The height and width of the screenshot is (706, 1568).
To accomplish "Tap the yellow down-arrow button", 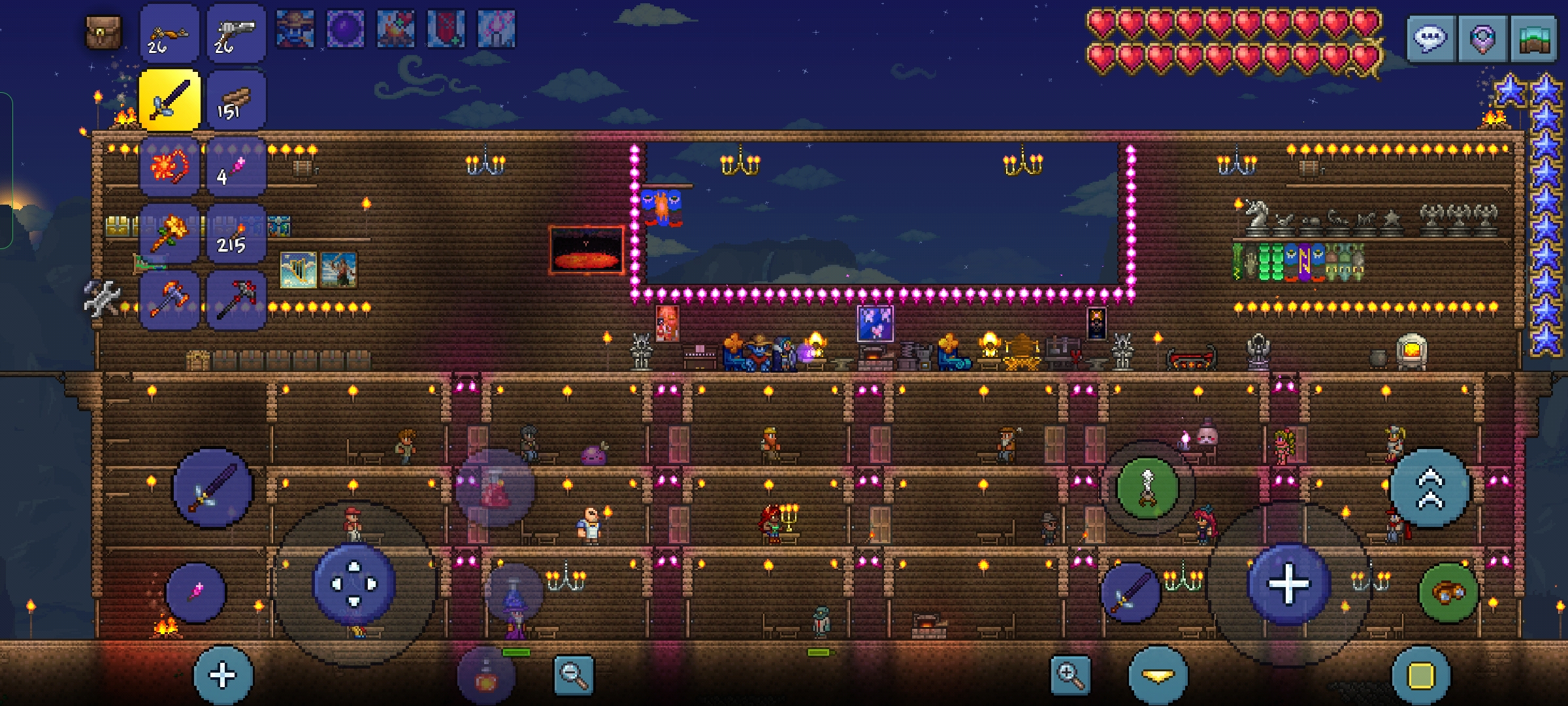I will coord(1158,676).
